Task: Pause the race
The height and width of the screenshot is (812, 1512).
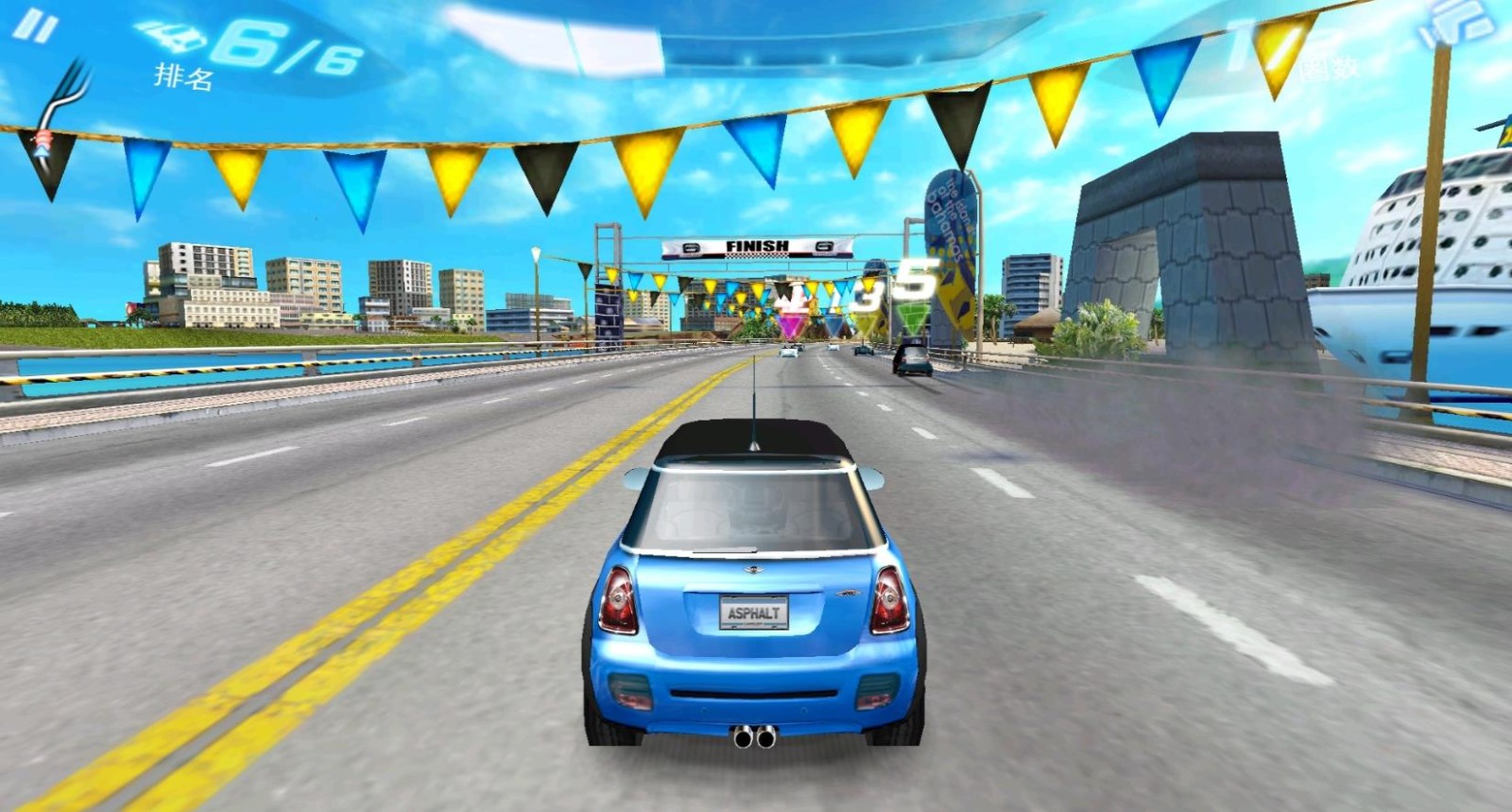Action: pos(35,26)
